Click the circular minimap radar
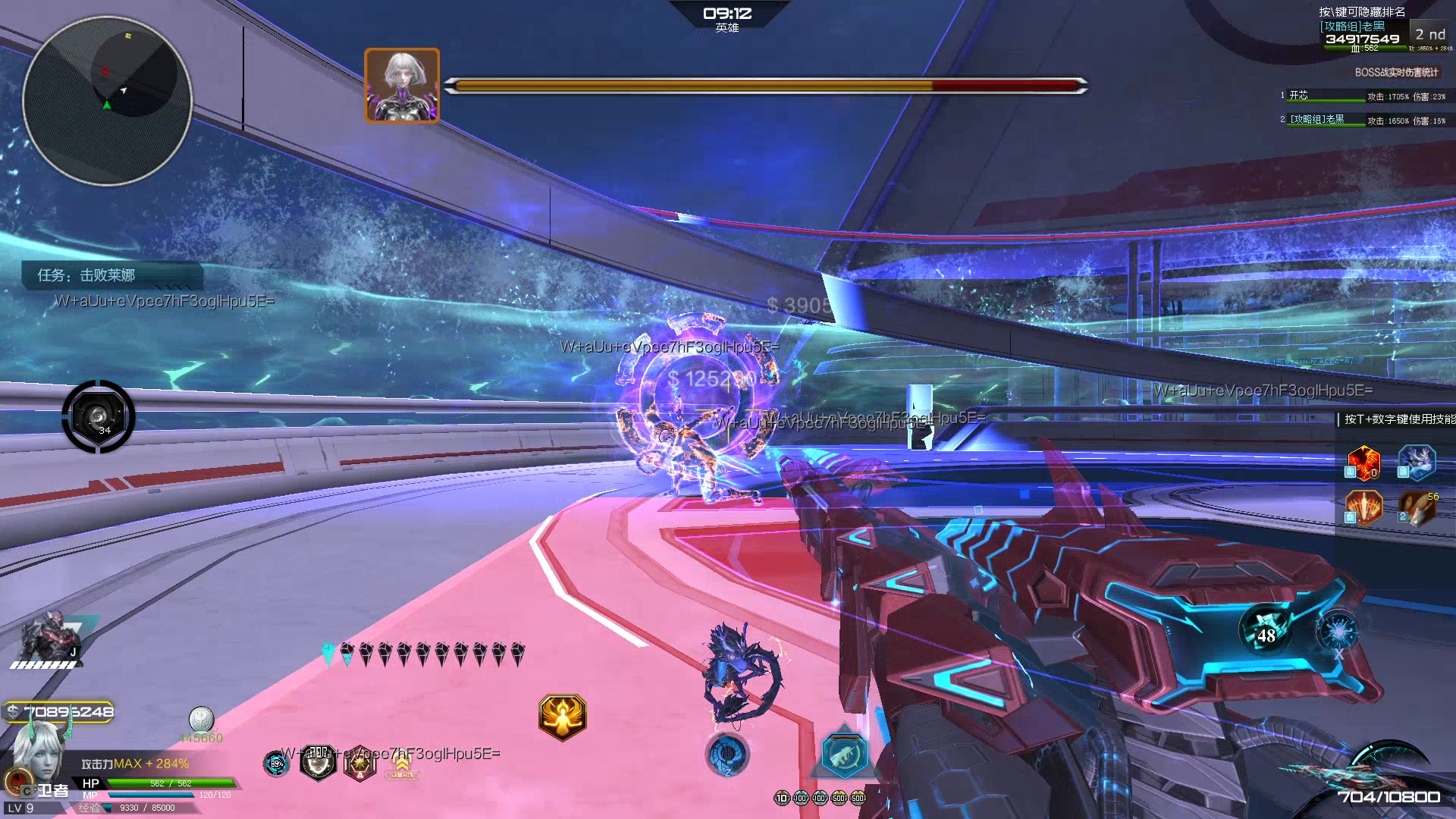Screen dimensions: 1456x819 tap(107, 100)
